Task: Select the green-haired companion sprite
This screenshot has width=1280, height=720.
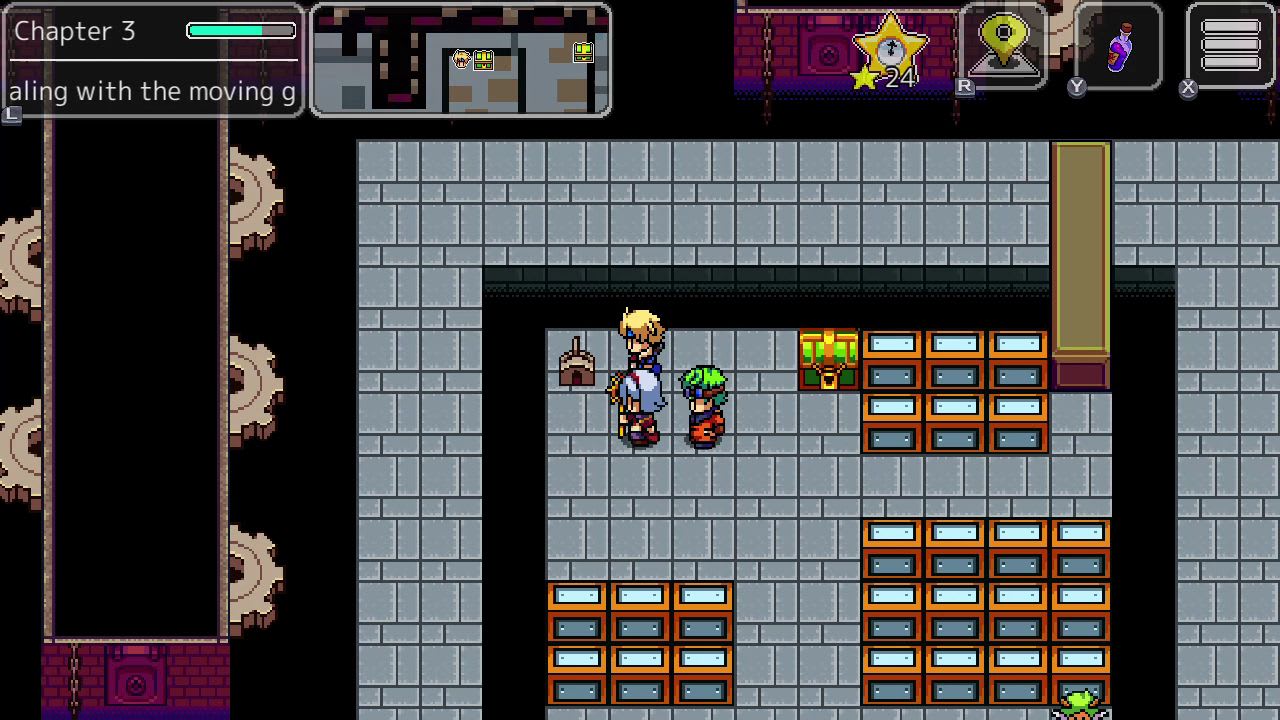Action: click(702, 405)
